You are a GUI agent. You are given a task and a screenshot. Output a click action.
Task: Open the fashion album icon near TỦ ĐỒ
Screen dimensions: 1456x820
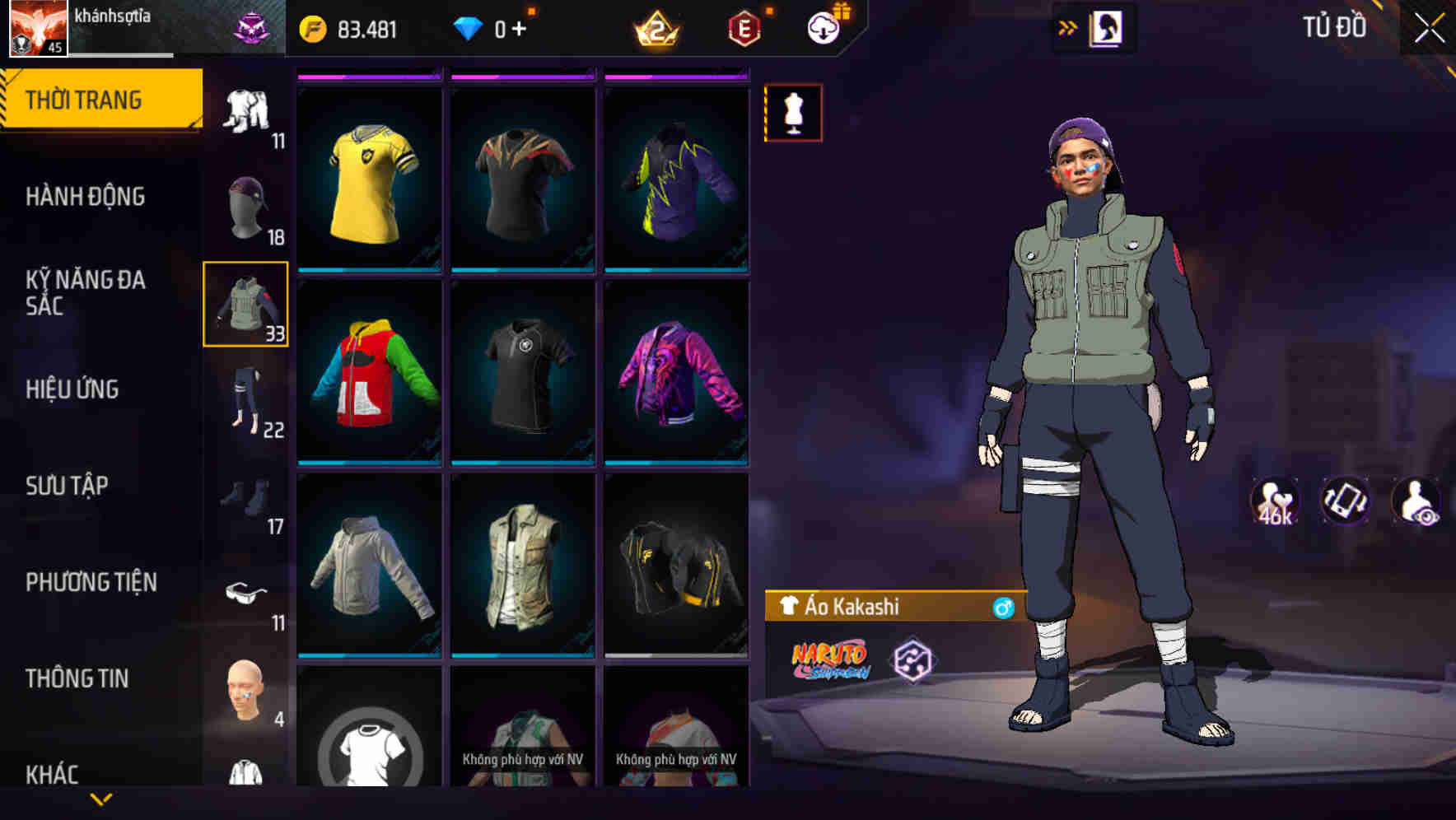coord(1105,27)
